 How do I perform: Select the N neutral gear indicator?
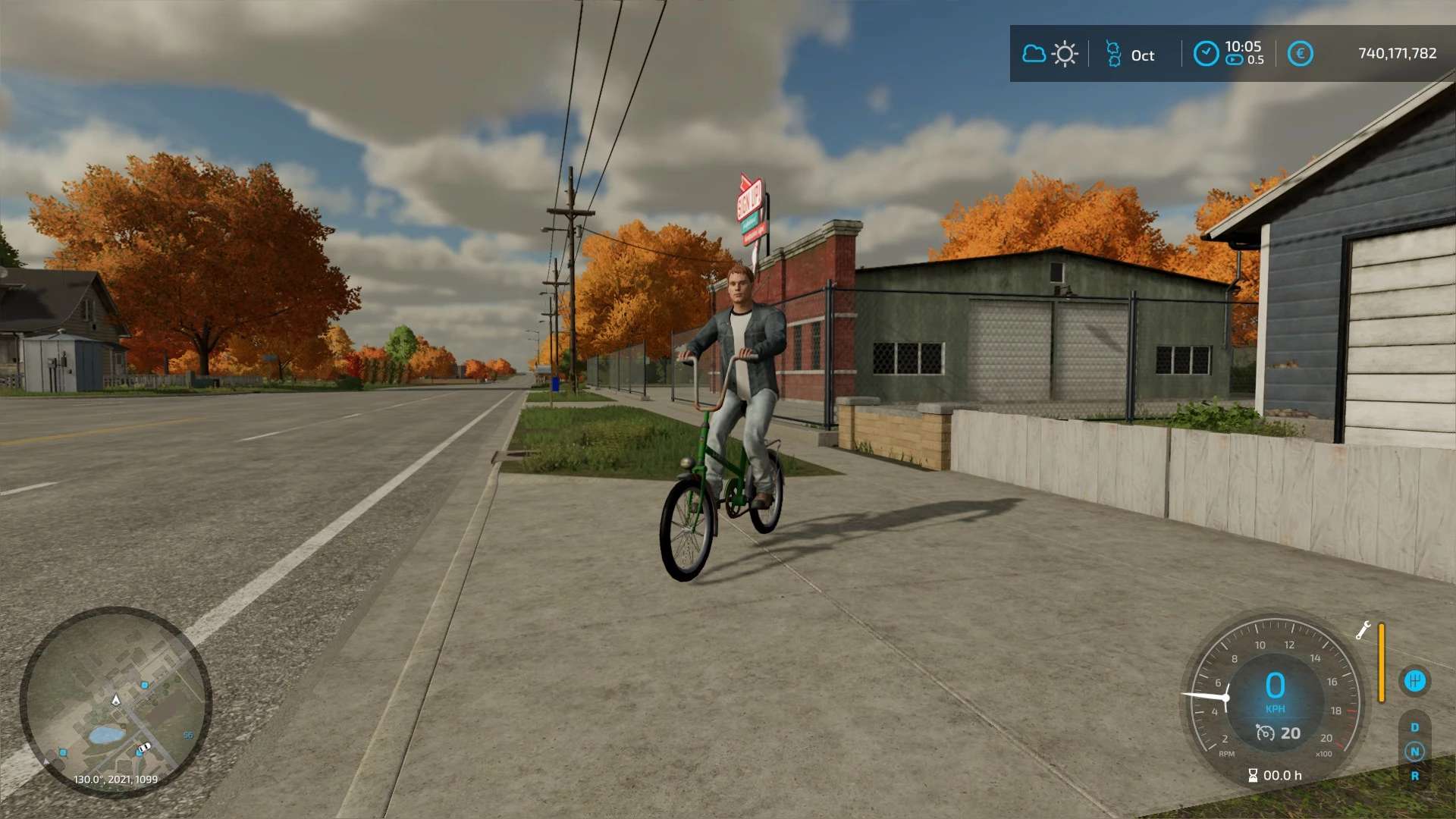click(1414, 752)
